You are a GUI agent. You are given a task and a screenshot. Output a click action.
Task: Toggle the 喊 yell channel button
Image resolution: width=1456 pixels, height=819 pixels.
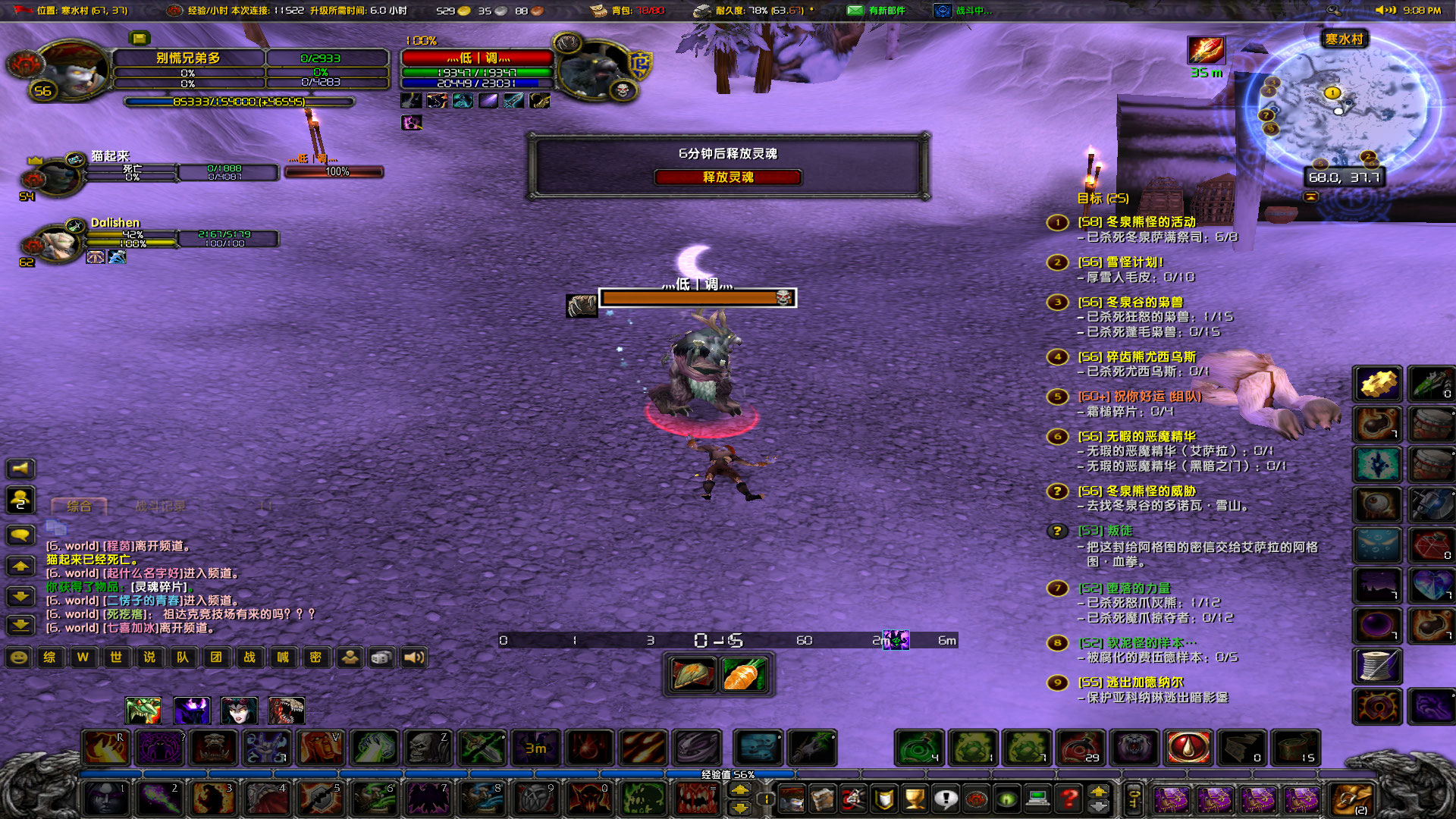point(283,657)
